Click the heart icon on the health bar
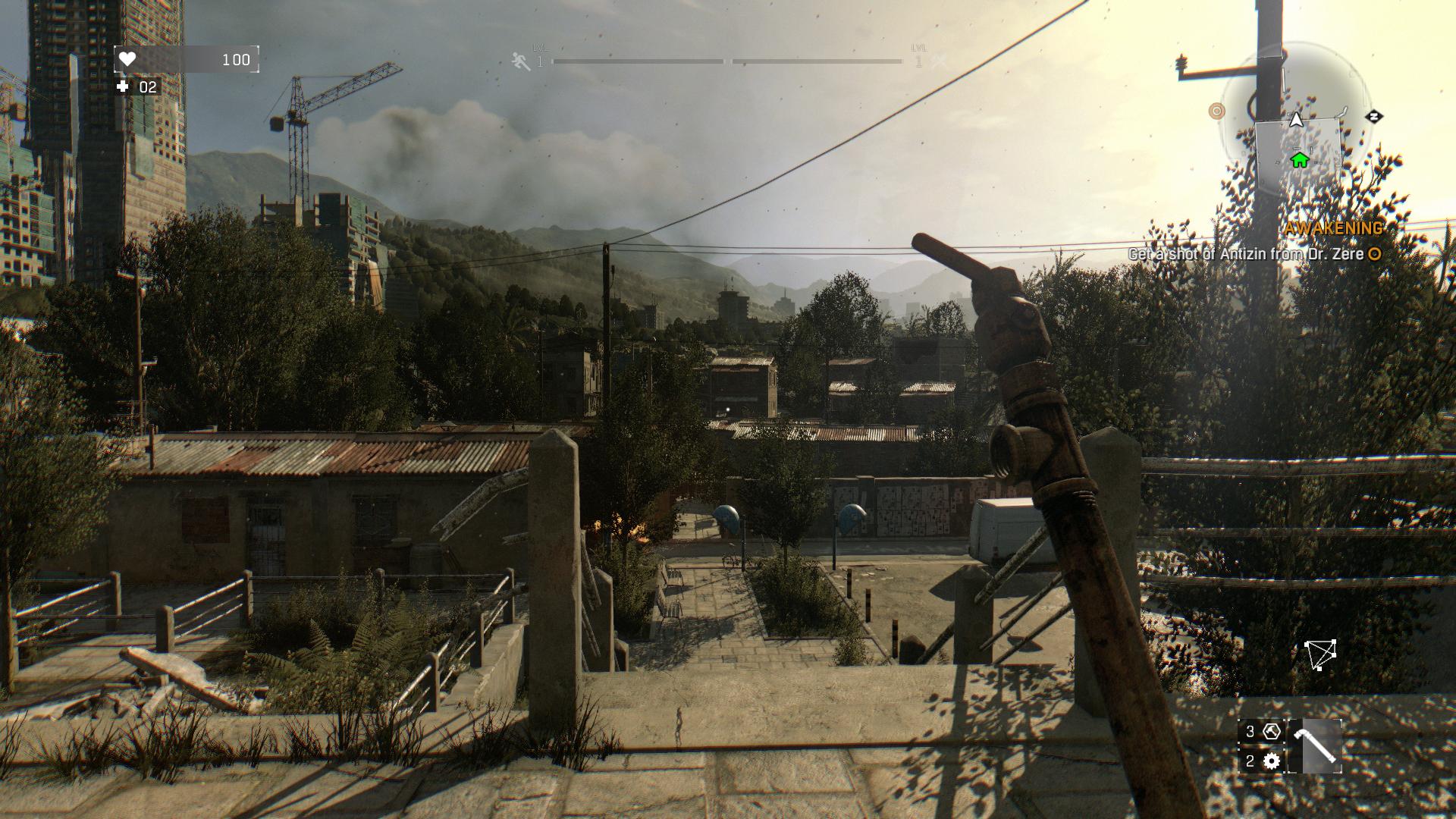Screen dimensions: 1456x819 129,59
